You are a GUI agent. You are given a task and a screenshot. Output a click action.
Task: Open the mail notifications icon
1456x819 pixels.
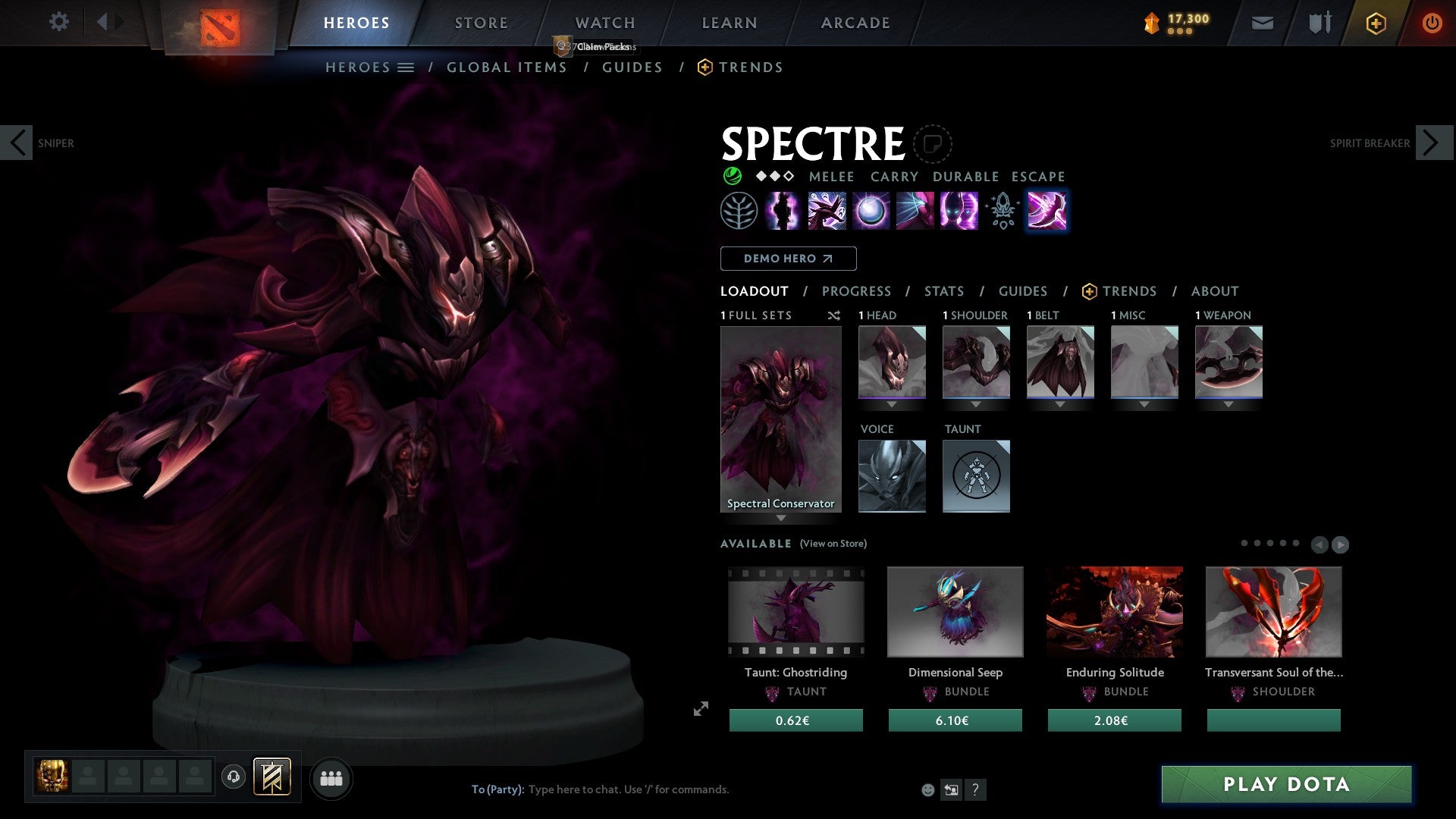pos(1263,23)
